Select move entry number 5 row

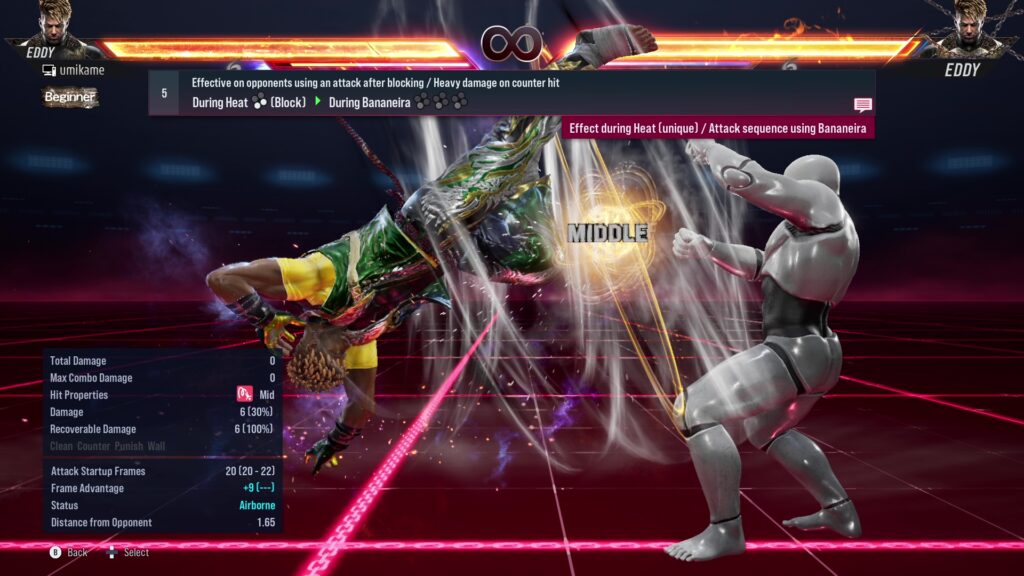[x=510, y=92]
